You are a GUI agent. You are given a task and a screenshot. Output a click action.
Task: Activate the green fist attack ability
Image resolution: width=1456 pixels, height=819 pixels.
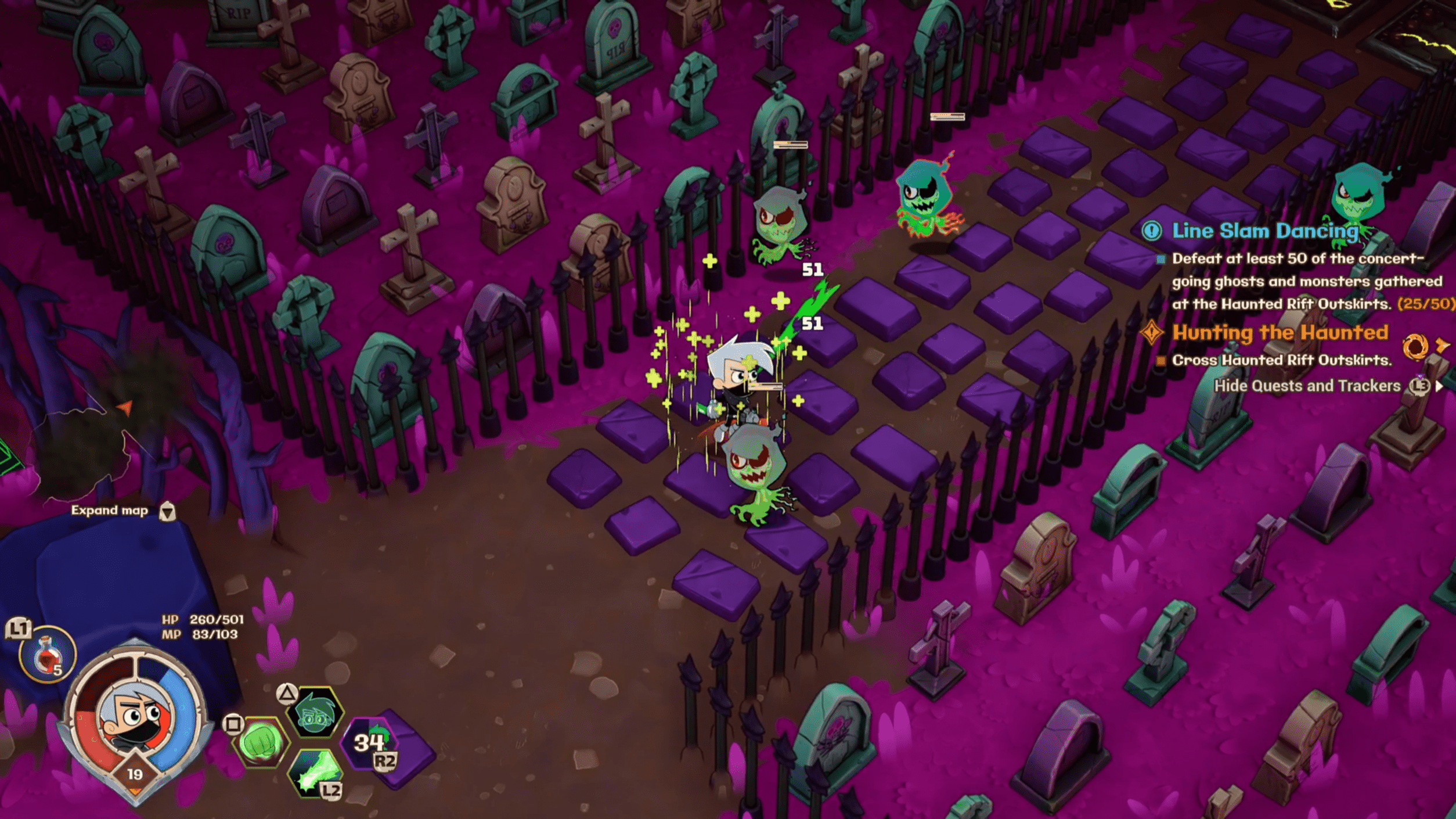(x=260, y=742)
